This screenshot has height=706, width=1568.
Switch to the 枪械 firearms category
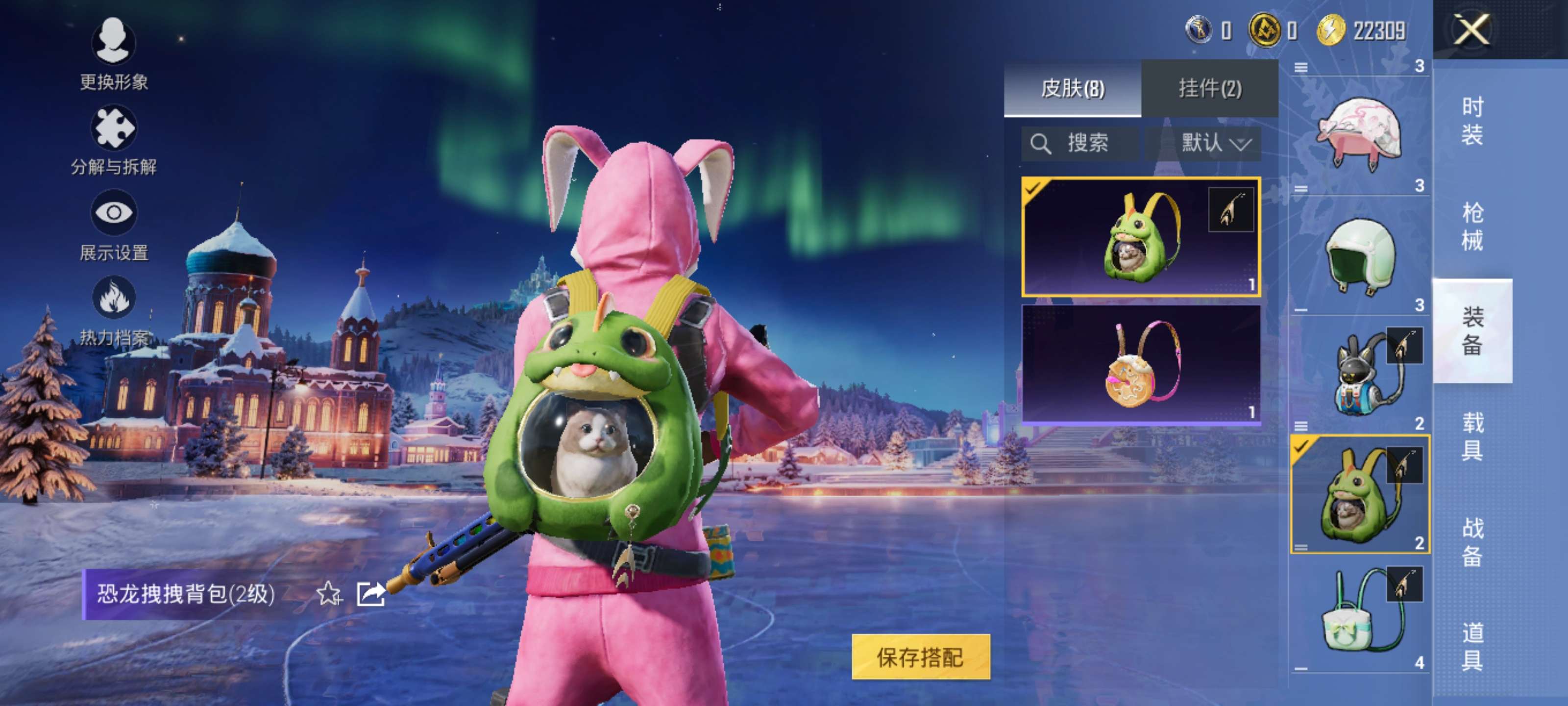(1472, 227)
